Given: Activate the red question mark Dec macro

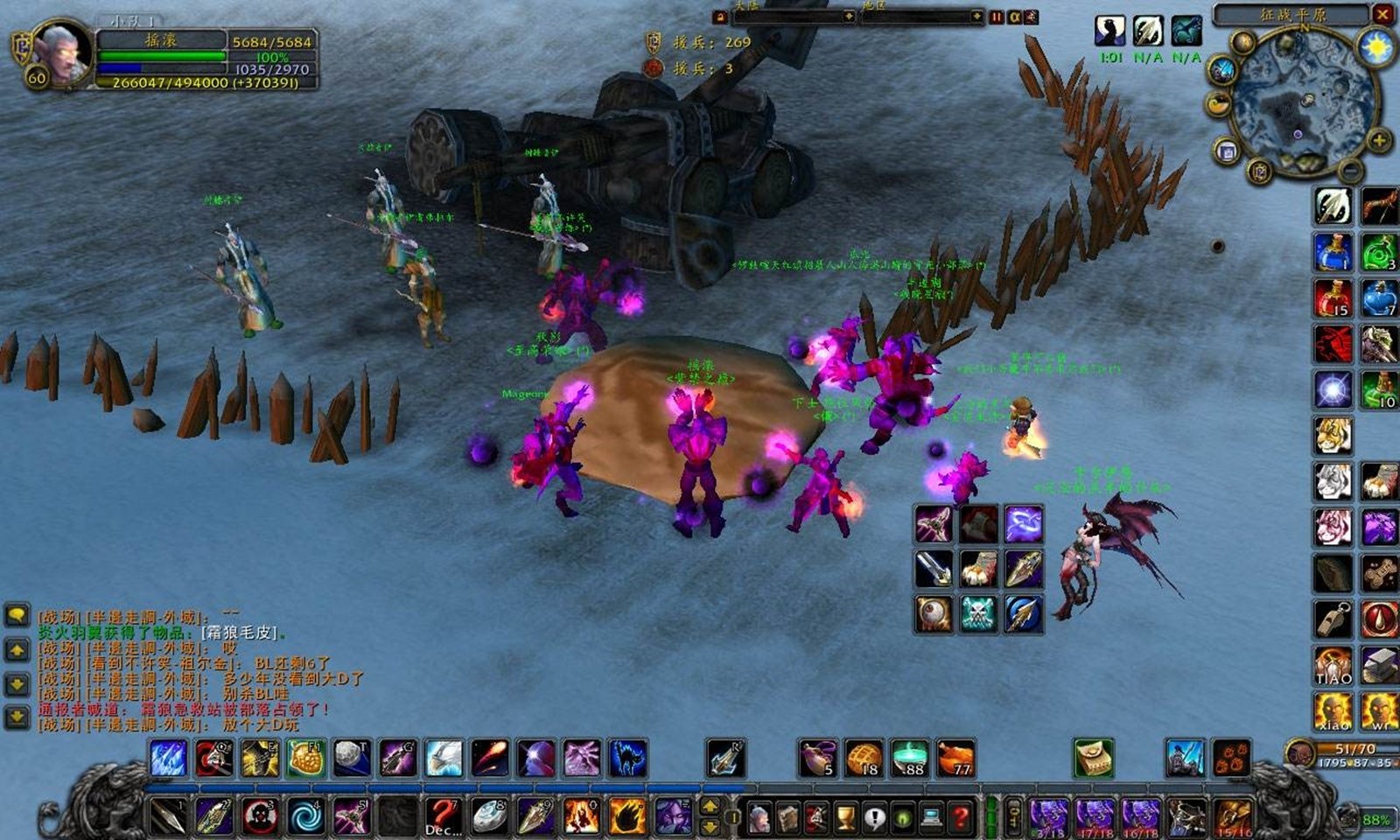Looking at the screenshot, I should click(443, 816).
